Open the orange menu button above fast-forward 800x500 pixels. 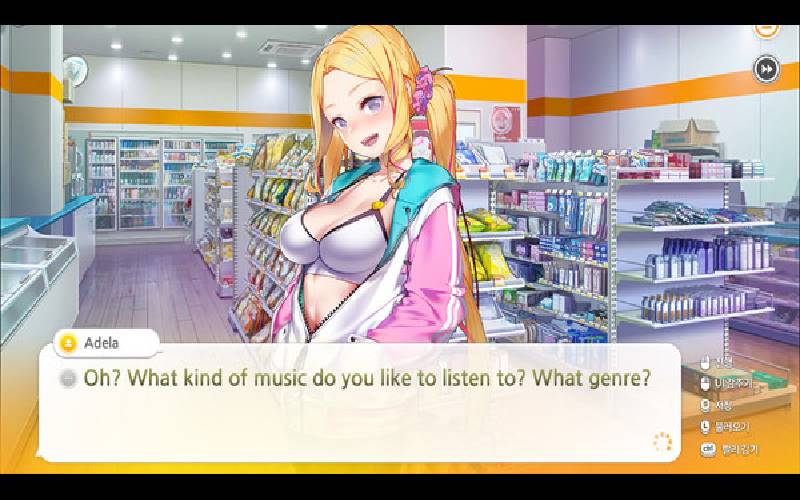(766, 29)
